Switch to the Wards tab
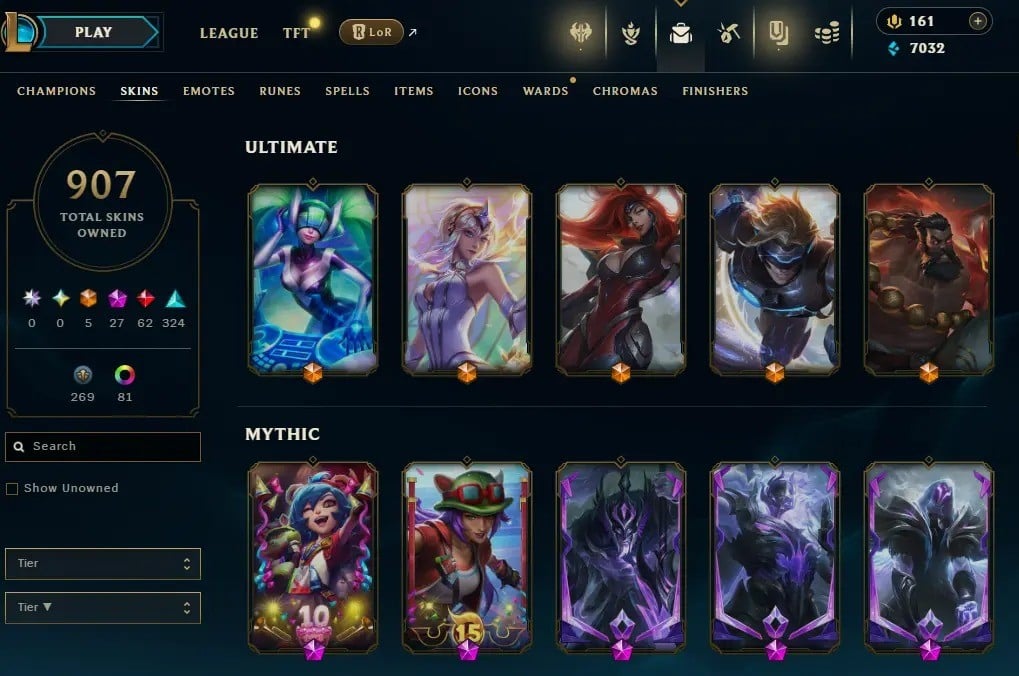The image size is (1019, 676). pos(545,91)
